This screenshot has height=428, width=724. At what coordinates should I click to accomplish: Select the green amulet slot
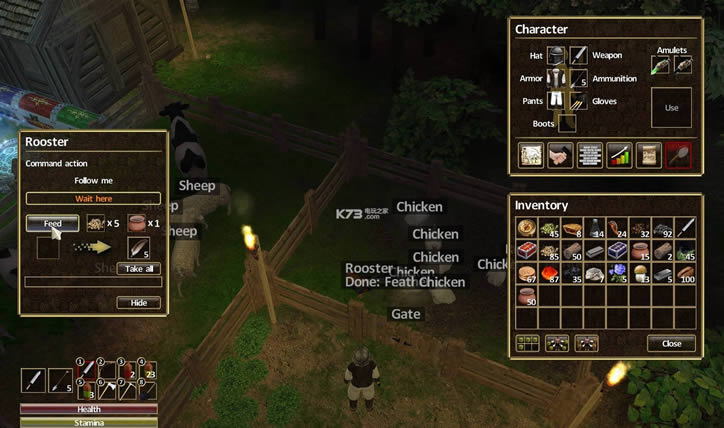pos(660,65)
